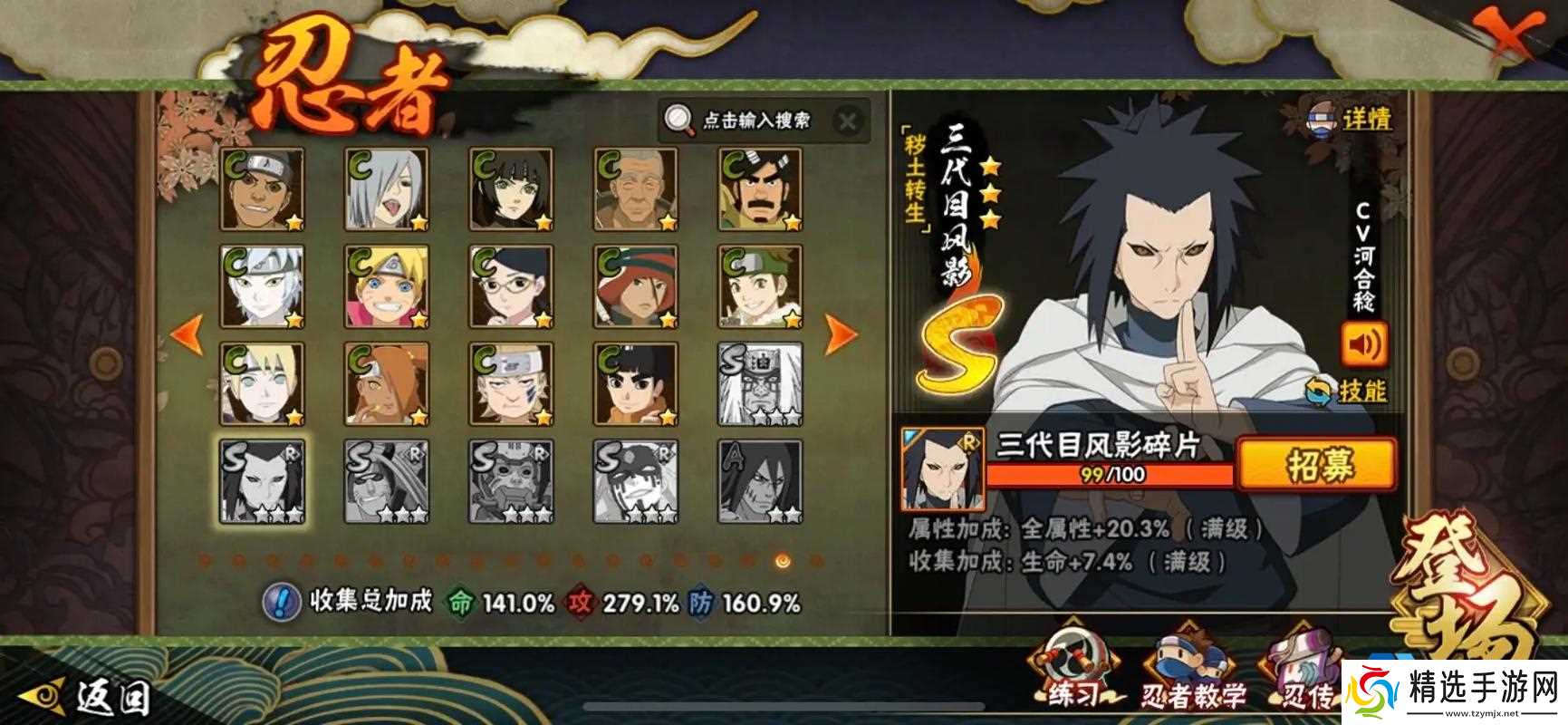This screenshot has width=1568, height=725.
Task: Show the 技能 skills panel
Action: pyautogui.click(x=1350, y=391)
